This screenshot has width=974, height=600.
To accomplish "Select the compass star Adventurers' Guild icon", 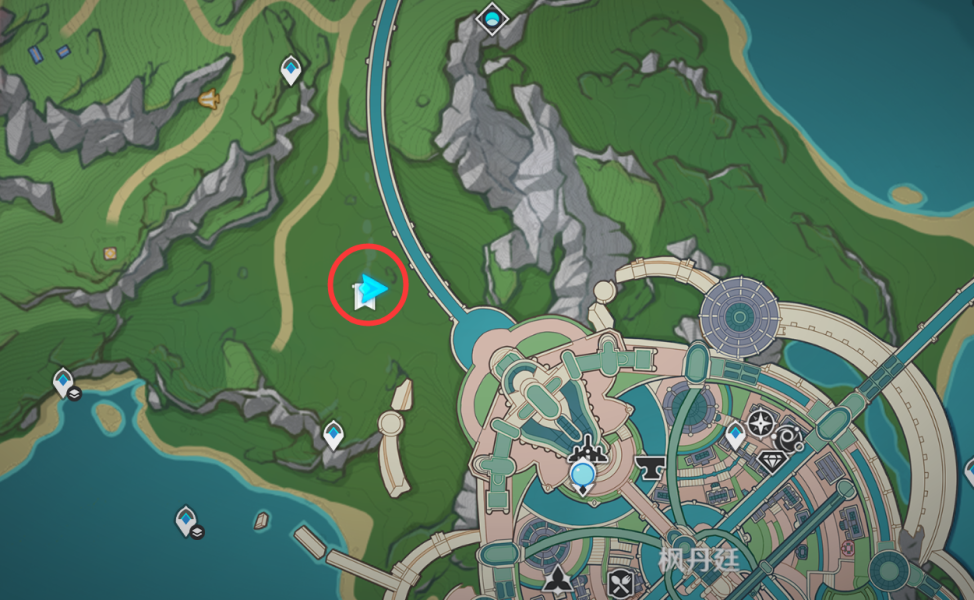I will click(x=761, y=421).
